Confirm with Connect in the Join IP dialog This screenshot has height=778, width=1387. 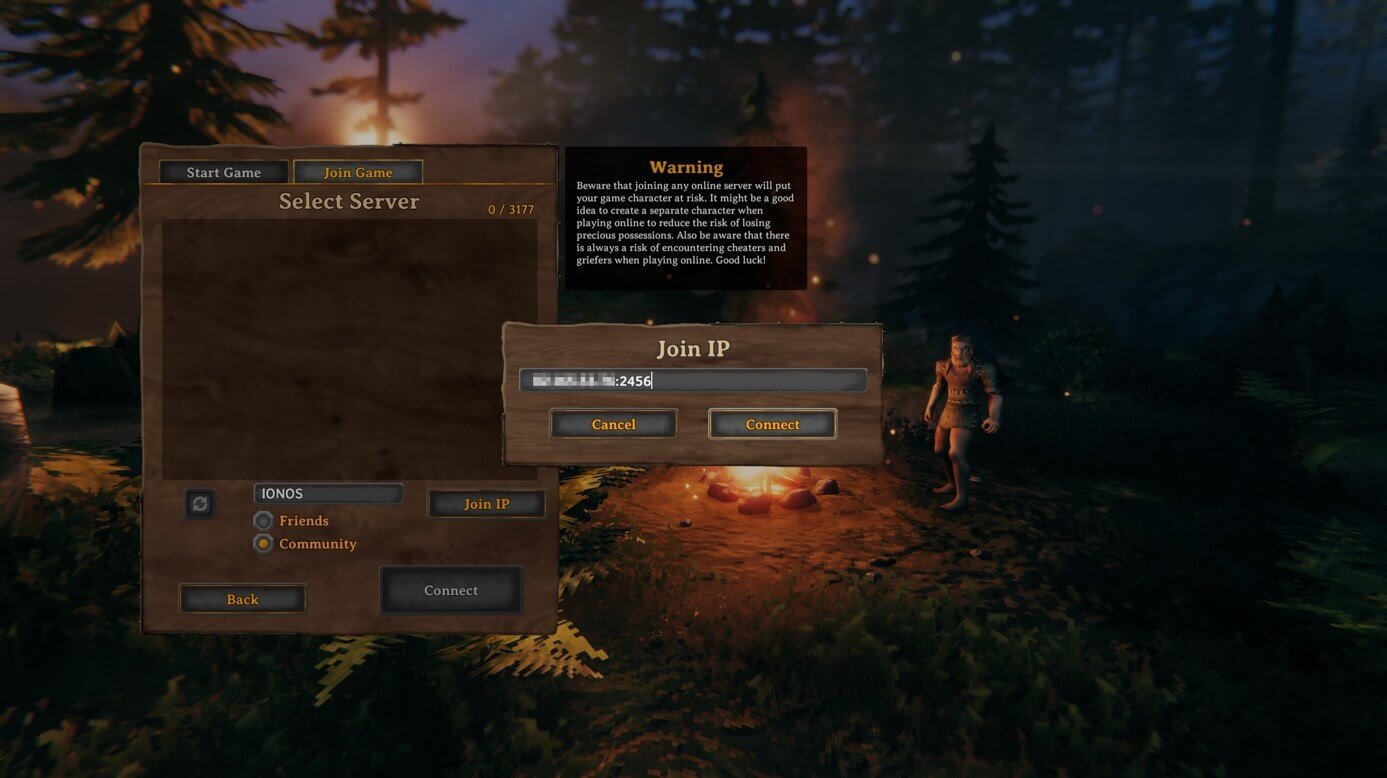[772, 424]
